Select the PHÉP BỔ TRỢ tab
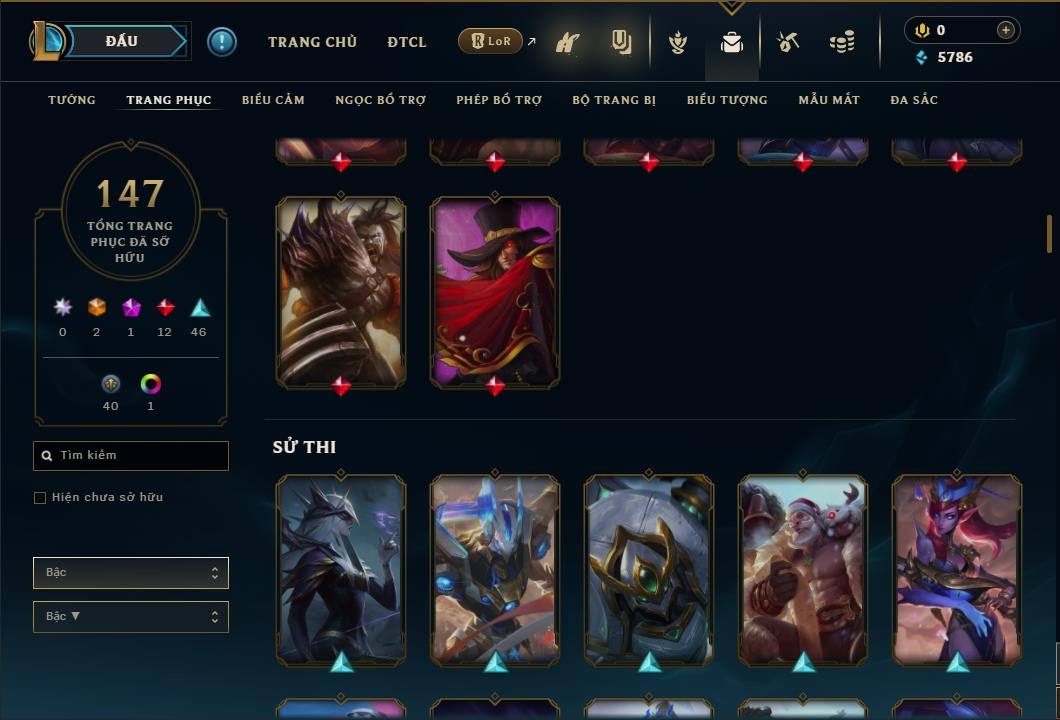This screenshot has width=1060, height=720. tap(499, 100)
